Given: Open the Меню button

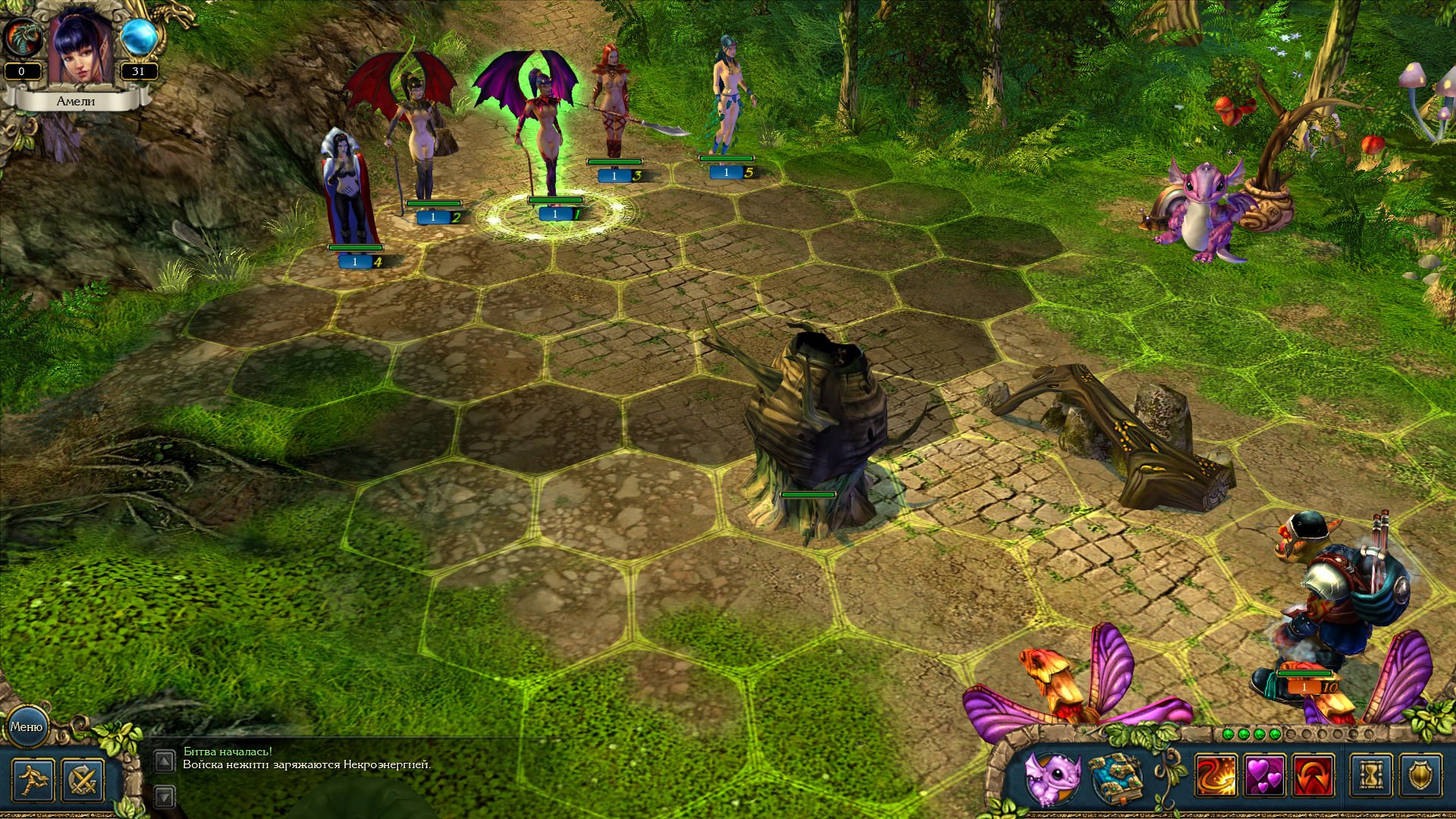Looking at the screenshot, I should (x=27, y=726).
